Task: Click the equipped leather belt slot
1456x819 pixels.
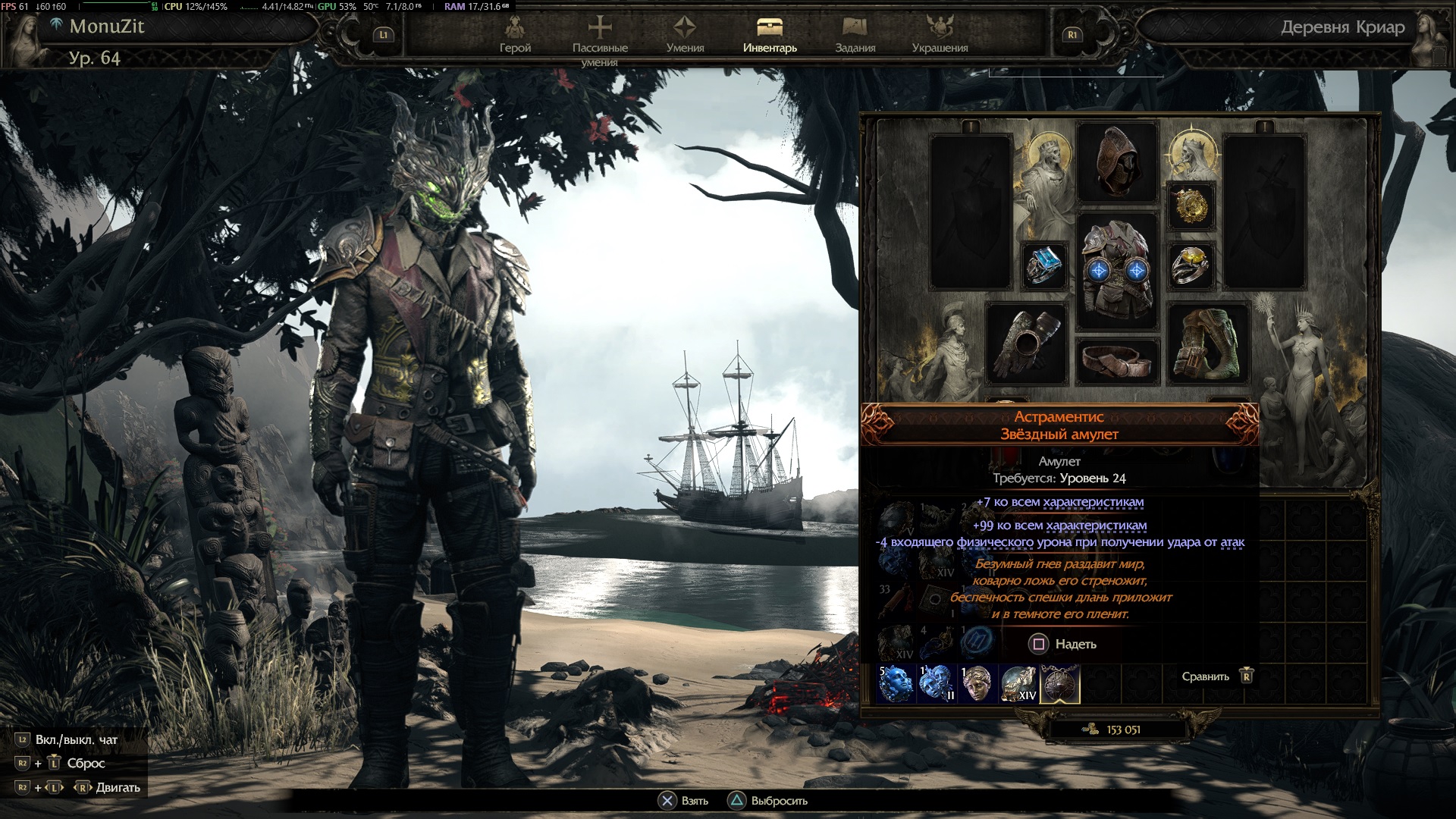Action: (x=1117, y=361)
